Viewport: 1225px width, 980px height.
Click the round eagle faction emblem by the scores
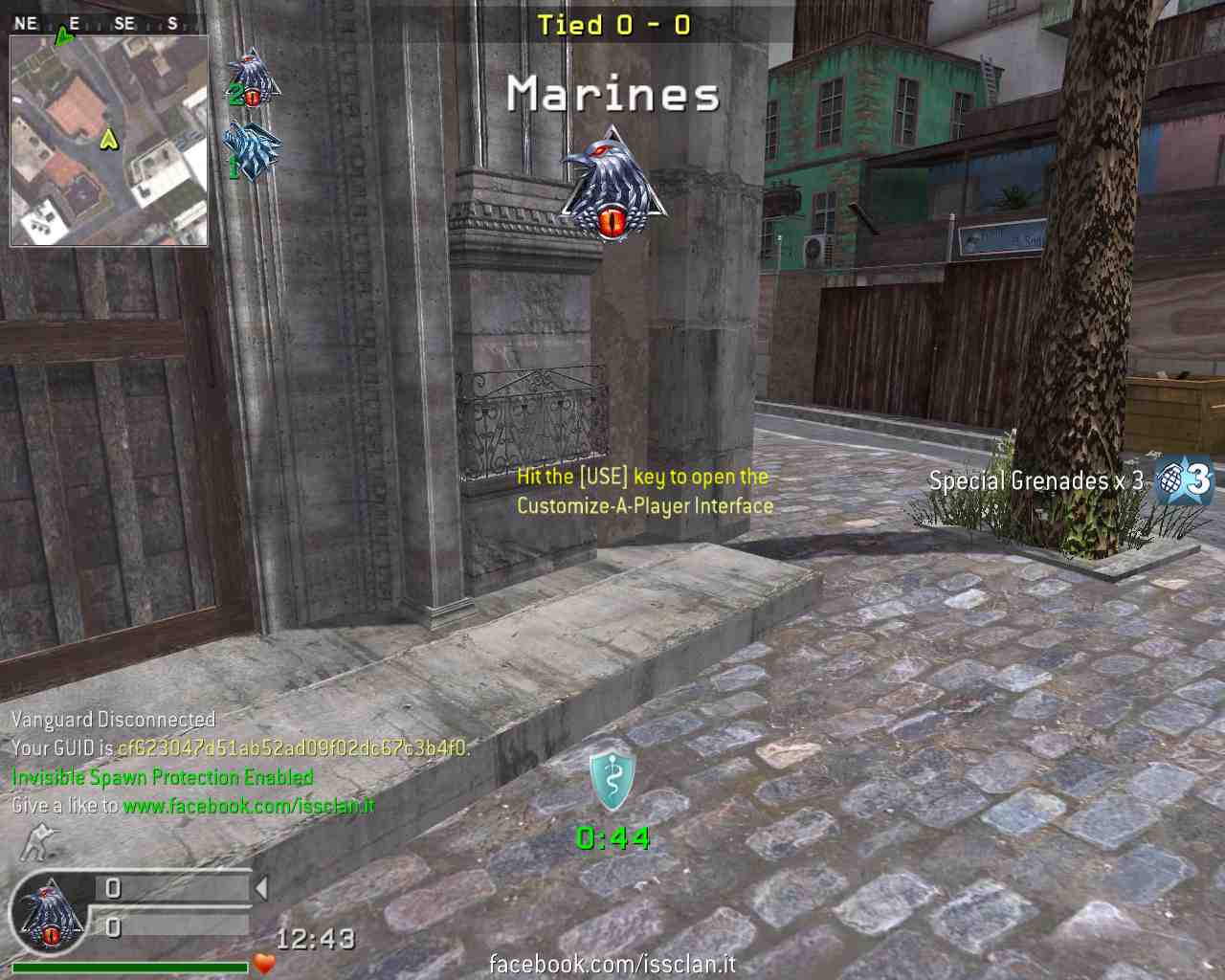pyautogui.click(x=48, y=914)
